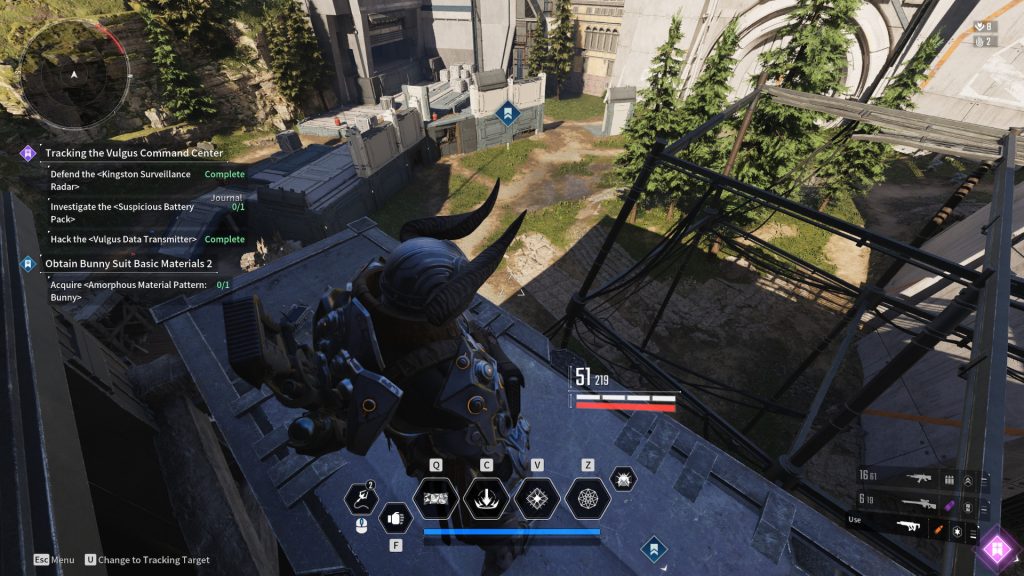Activate the diamond star skill icon
The height and width of the screenshot is (576, 1024).
pyautogui.click(x=537, y=498)
